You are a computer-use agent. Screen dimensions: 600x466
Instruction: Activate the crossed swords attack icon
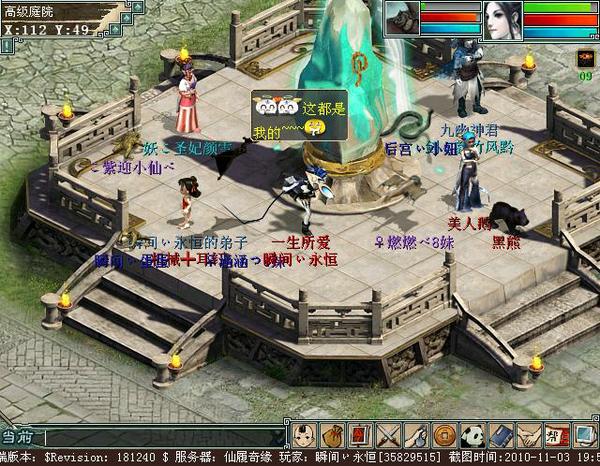tap(387, 435)
